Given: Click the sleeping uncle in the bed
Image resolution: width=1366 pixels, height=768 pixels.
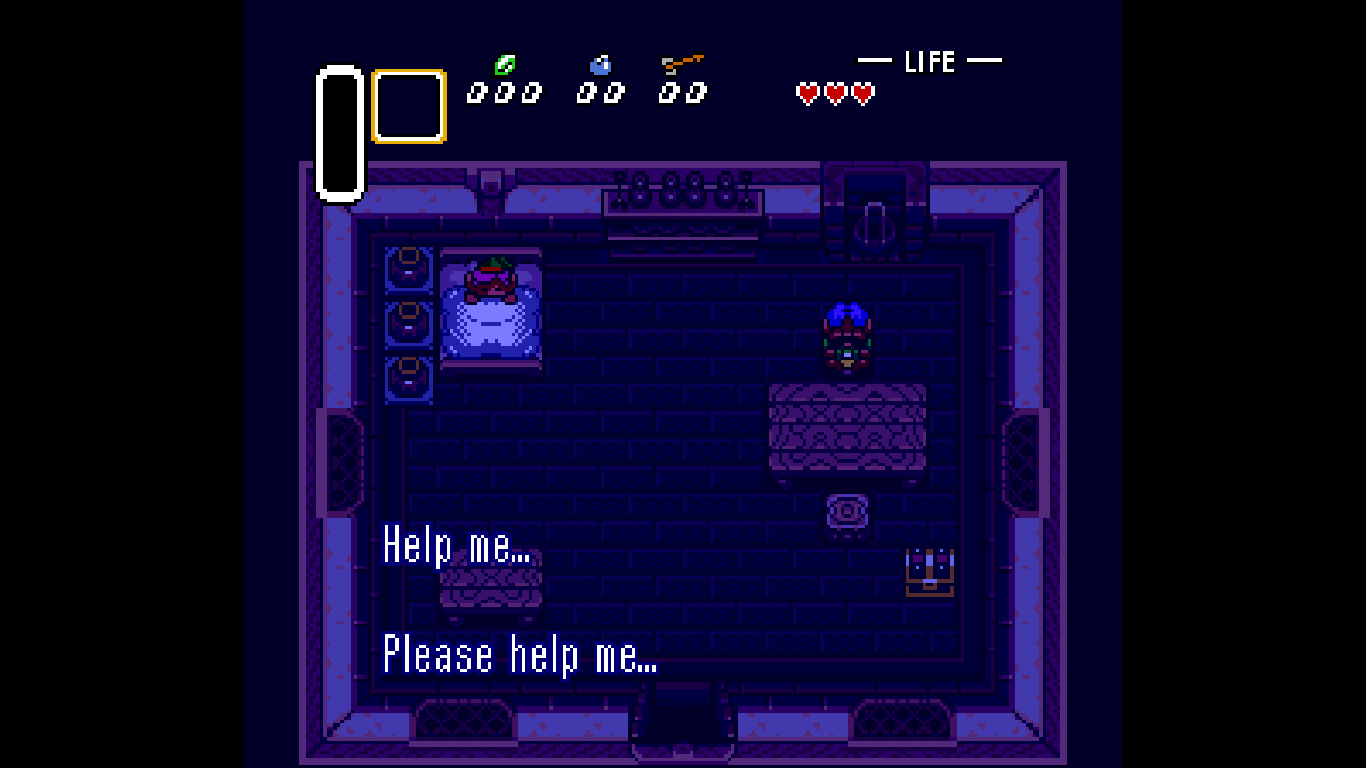Looking at the screenshot, I should pos(492,285).
